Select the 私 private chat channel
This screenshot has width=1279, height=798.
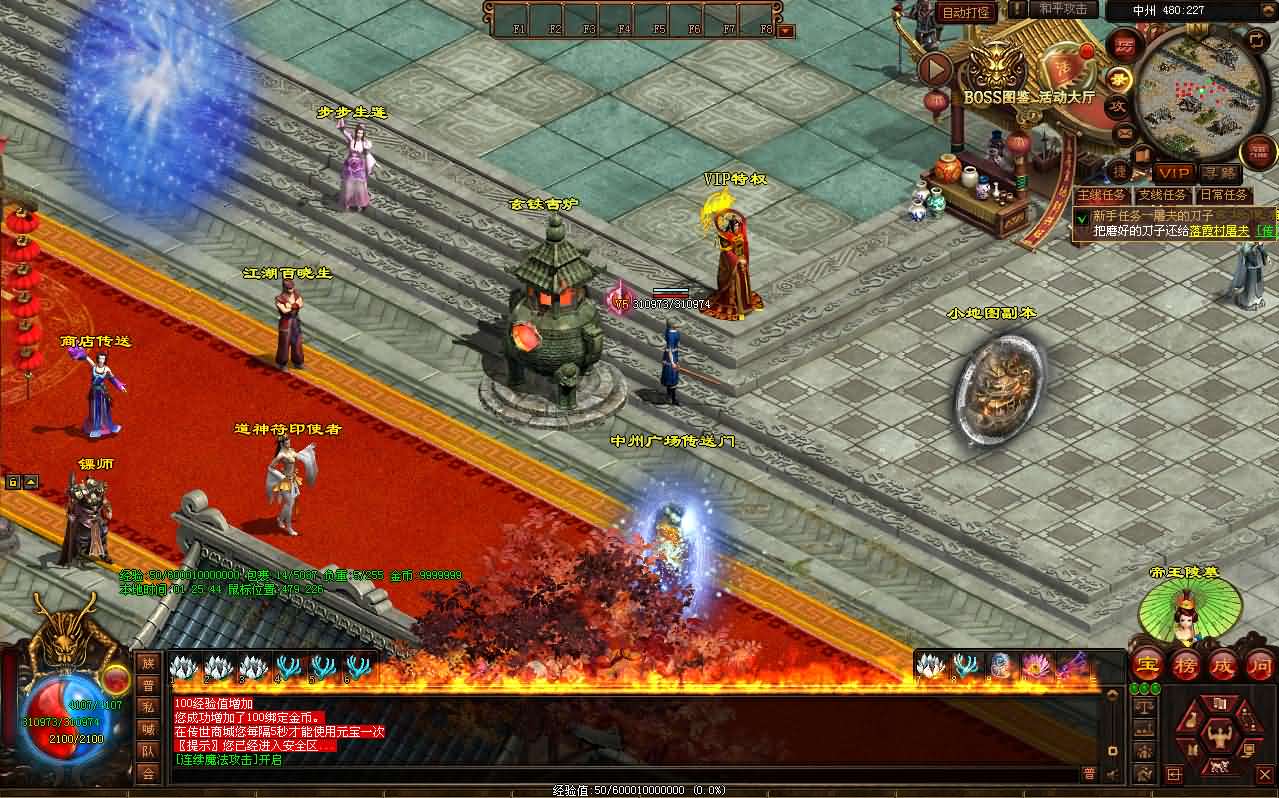point(148,707)
